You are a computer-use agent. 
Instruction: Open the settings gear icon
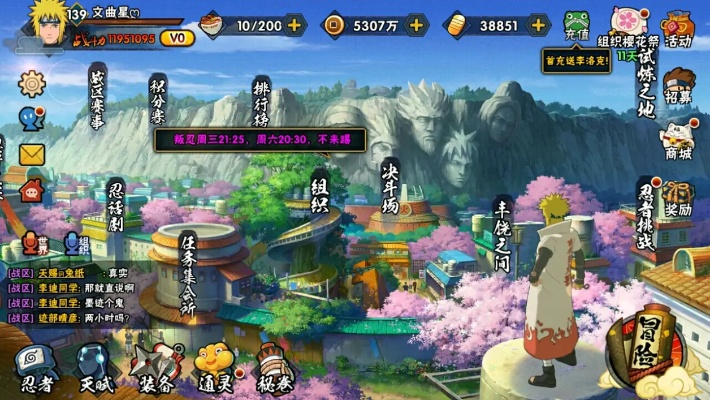click(32, 82)
